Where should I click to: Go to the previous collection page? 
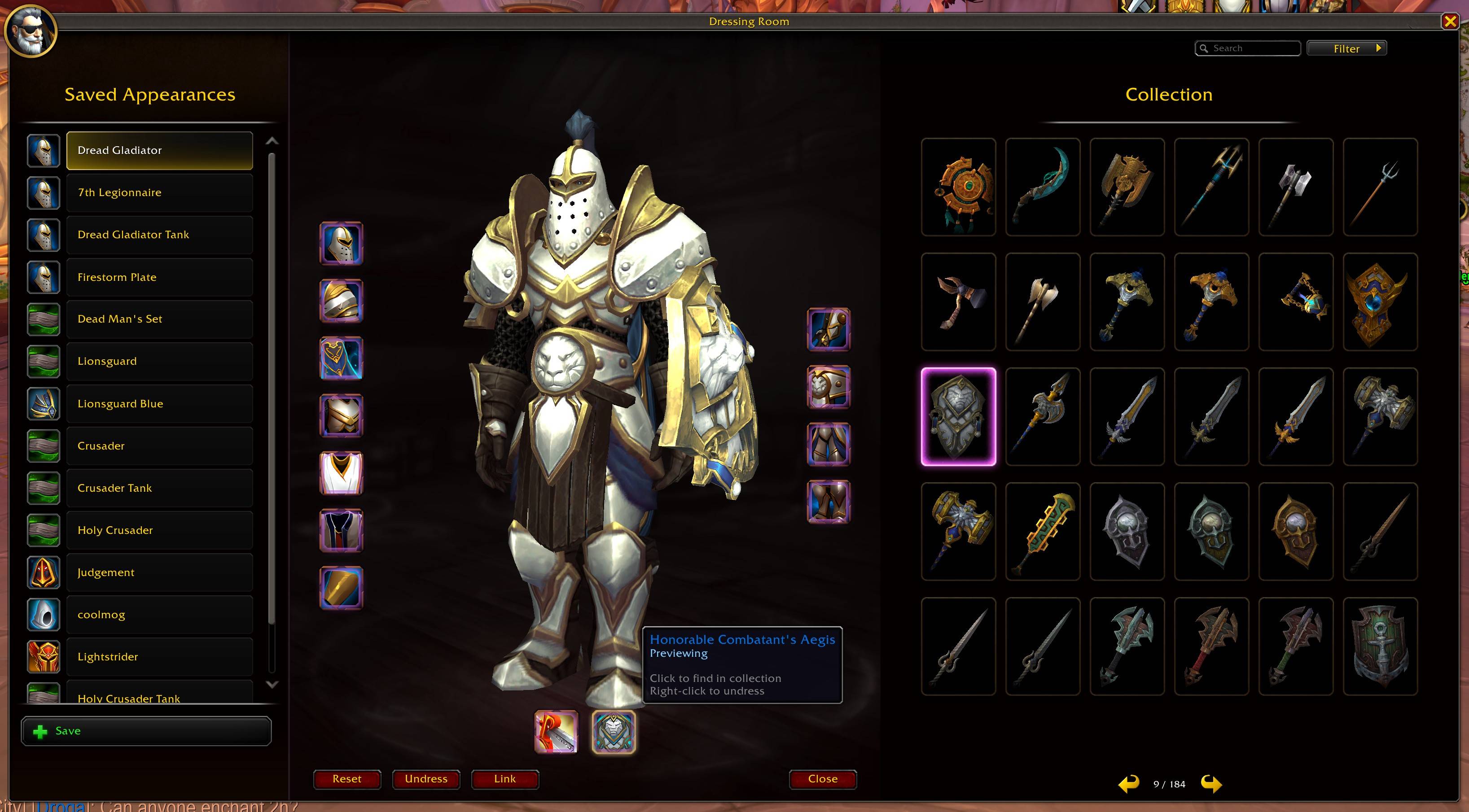1128,784
